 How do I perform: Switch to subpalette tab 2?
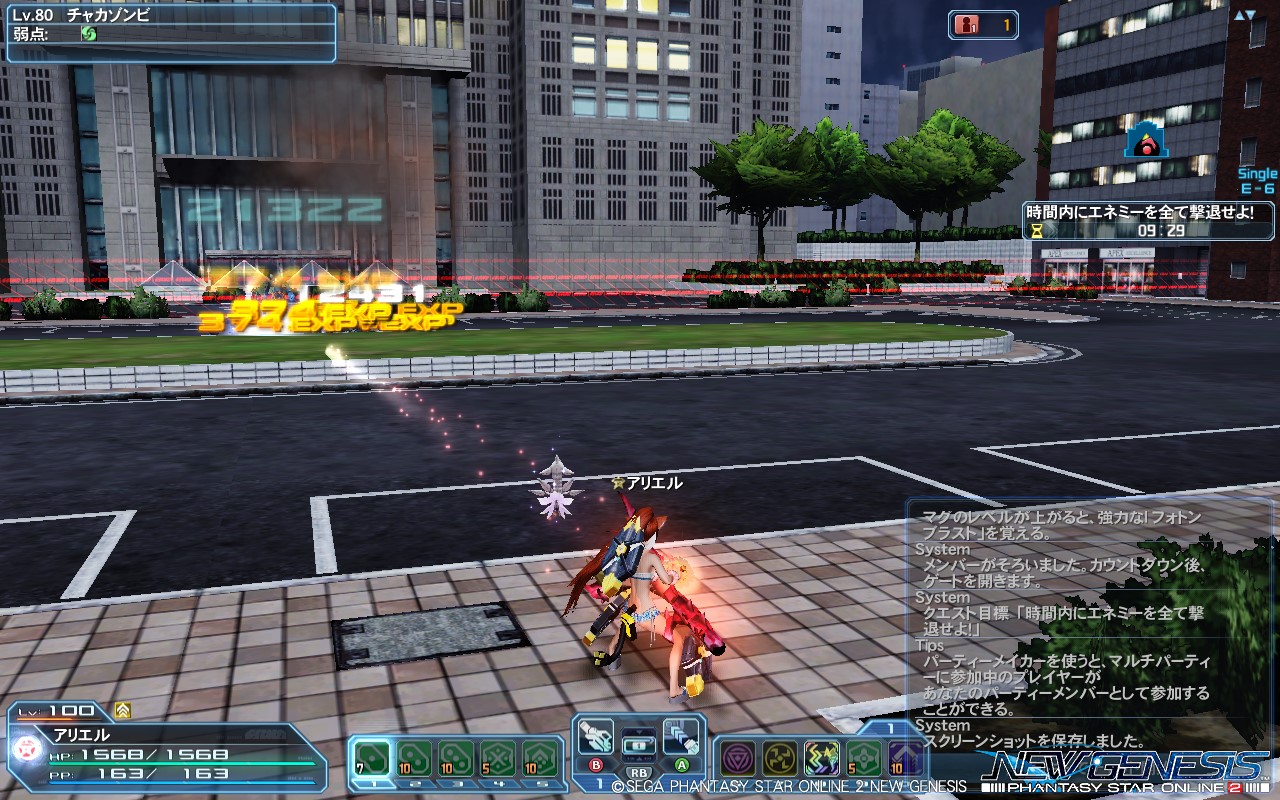coord(417,783)
